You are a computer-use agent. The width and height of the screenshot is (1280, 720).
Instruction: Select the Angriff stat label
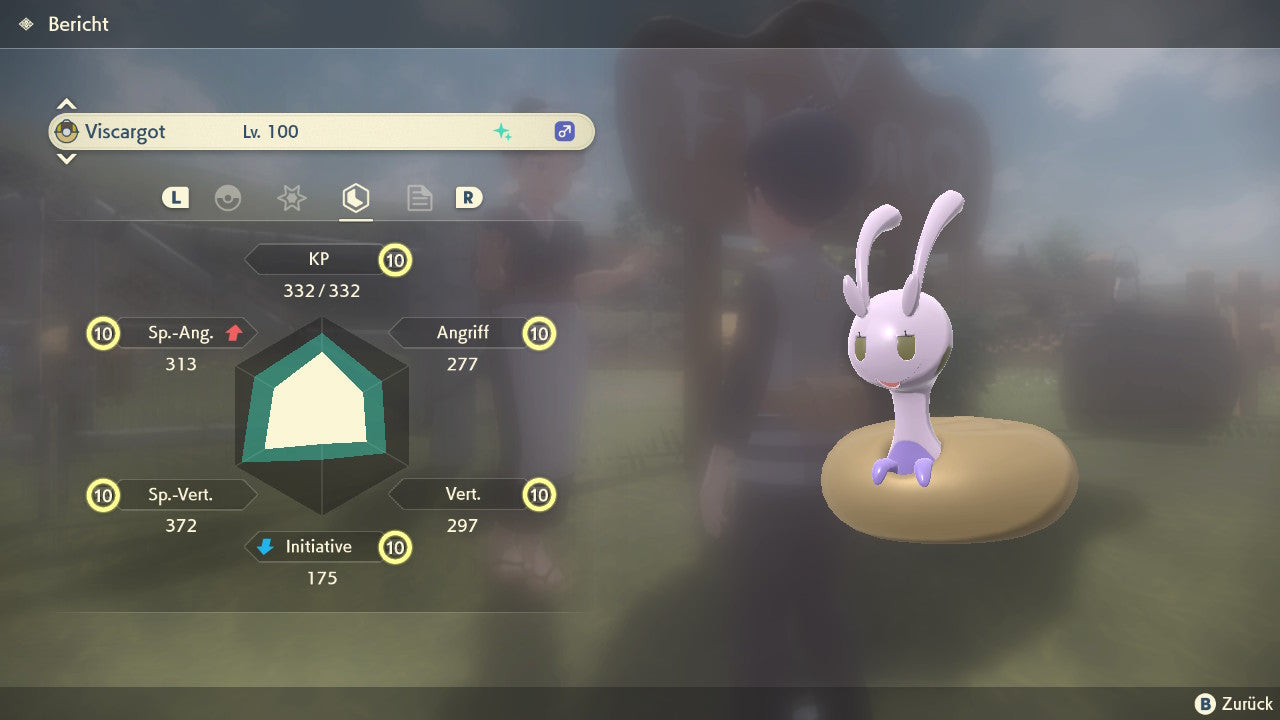coord(462,333)
